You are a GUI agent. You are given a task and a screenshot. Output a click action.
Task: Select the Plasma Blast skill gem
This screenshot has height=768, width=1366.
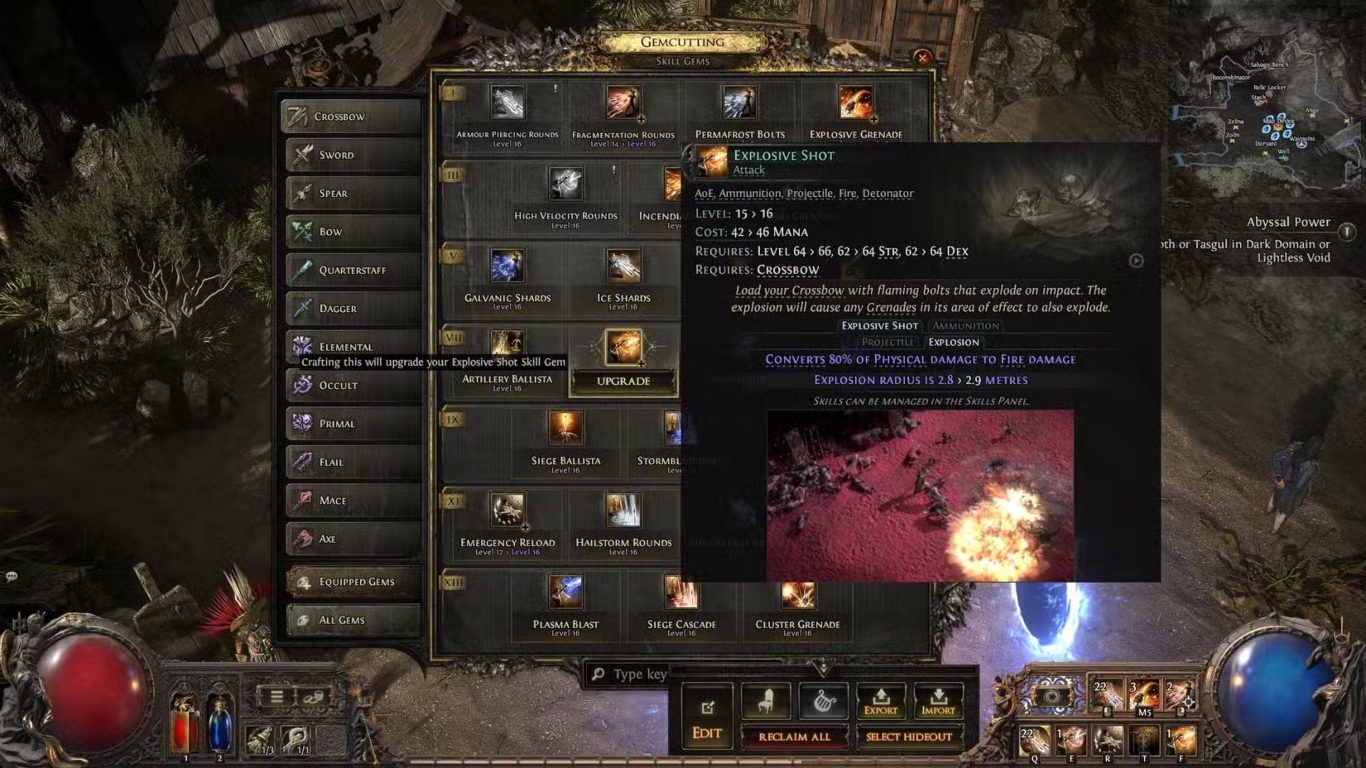[x=566, y=592]
